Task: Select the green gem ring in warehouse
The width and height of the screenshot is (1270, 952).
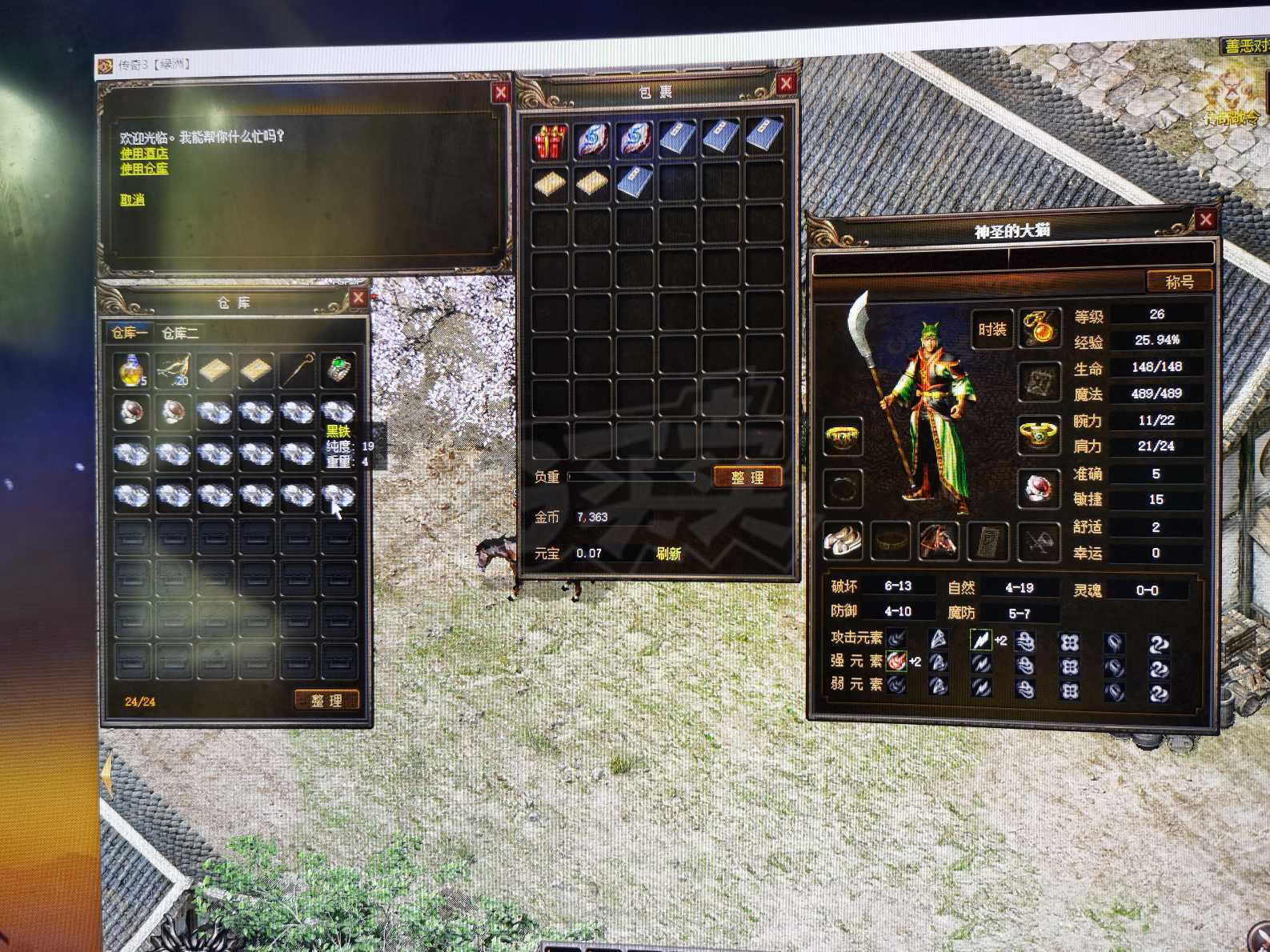Action: (x=339, y=370)
